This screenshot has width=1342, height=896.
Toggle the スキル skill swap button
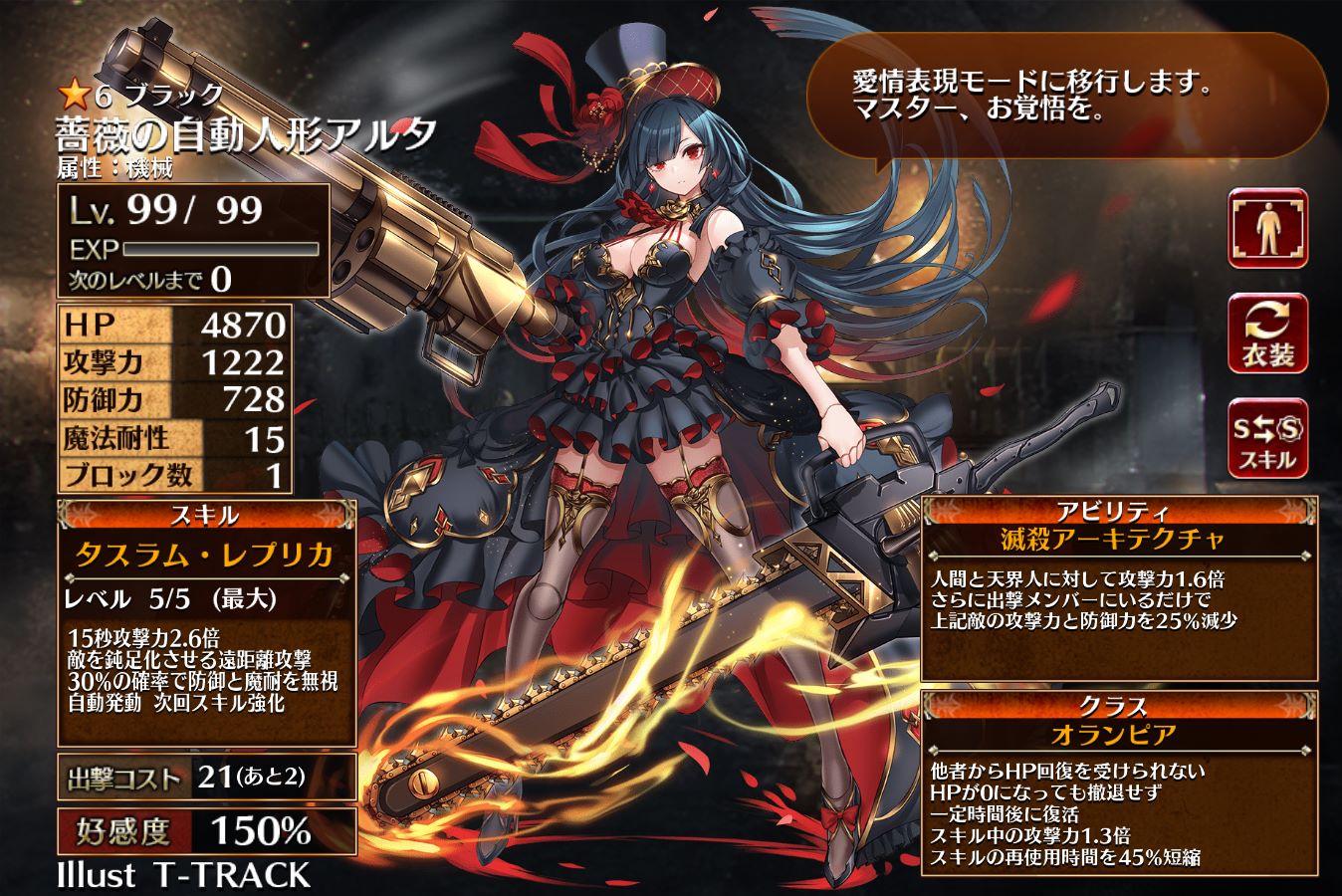[x=1268, y=439]
